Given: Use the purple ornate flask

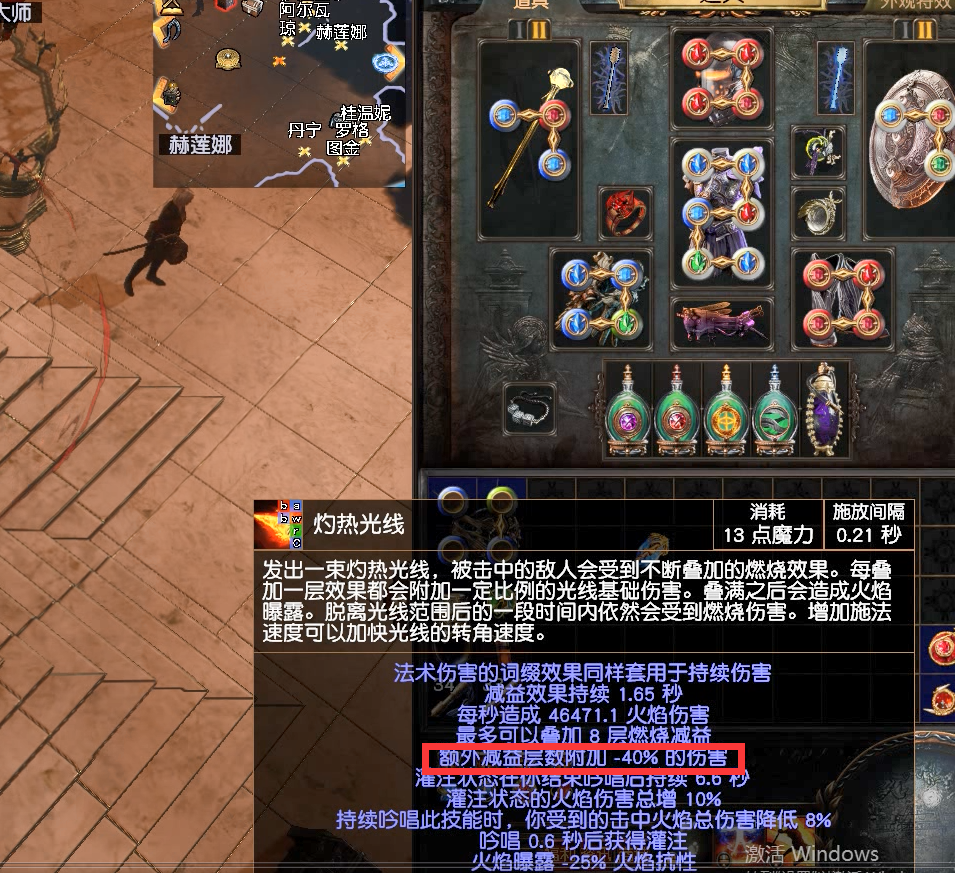Looking at the screenshot, I should pyautogui.click(x=824, y=412).
